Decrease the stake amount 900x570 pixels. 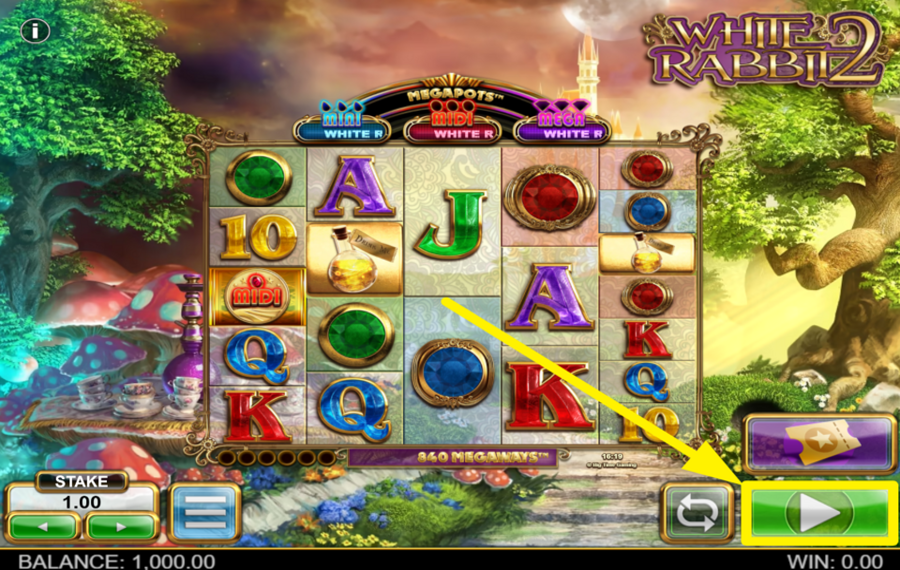pos(43,526)
